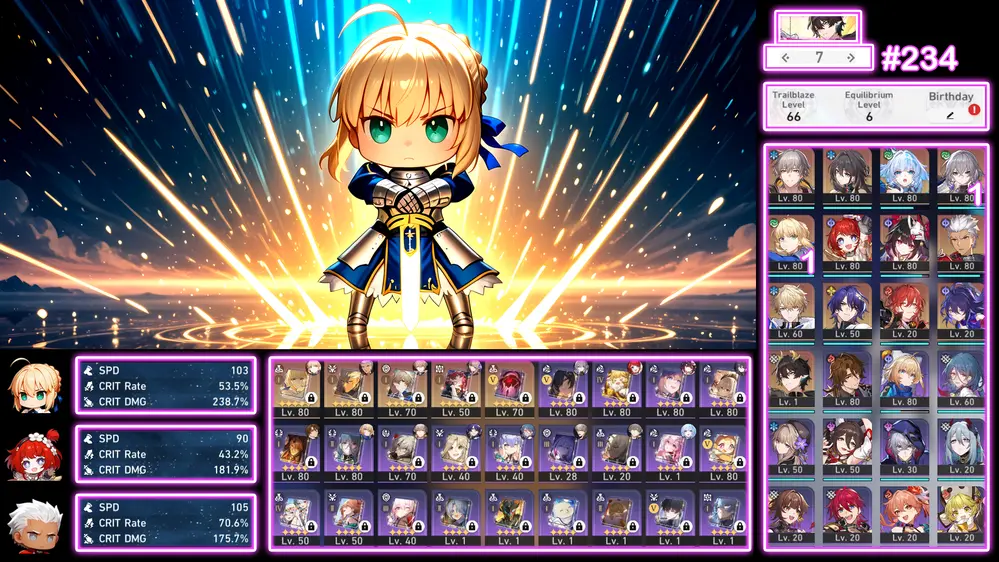Choose the Lv. 1 horned dark-haired character
The image size is (999, 562).
click(791, 377)
